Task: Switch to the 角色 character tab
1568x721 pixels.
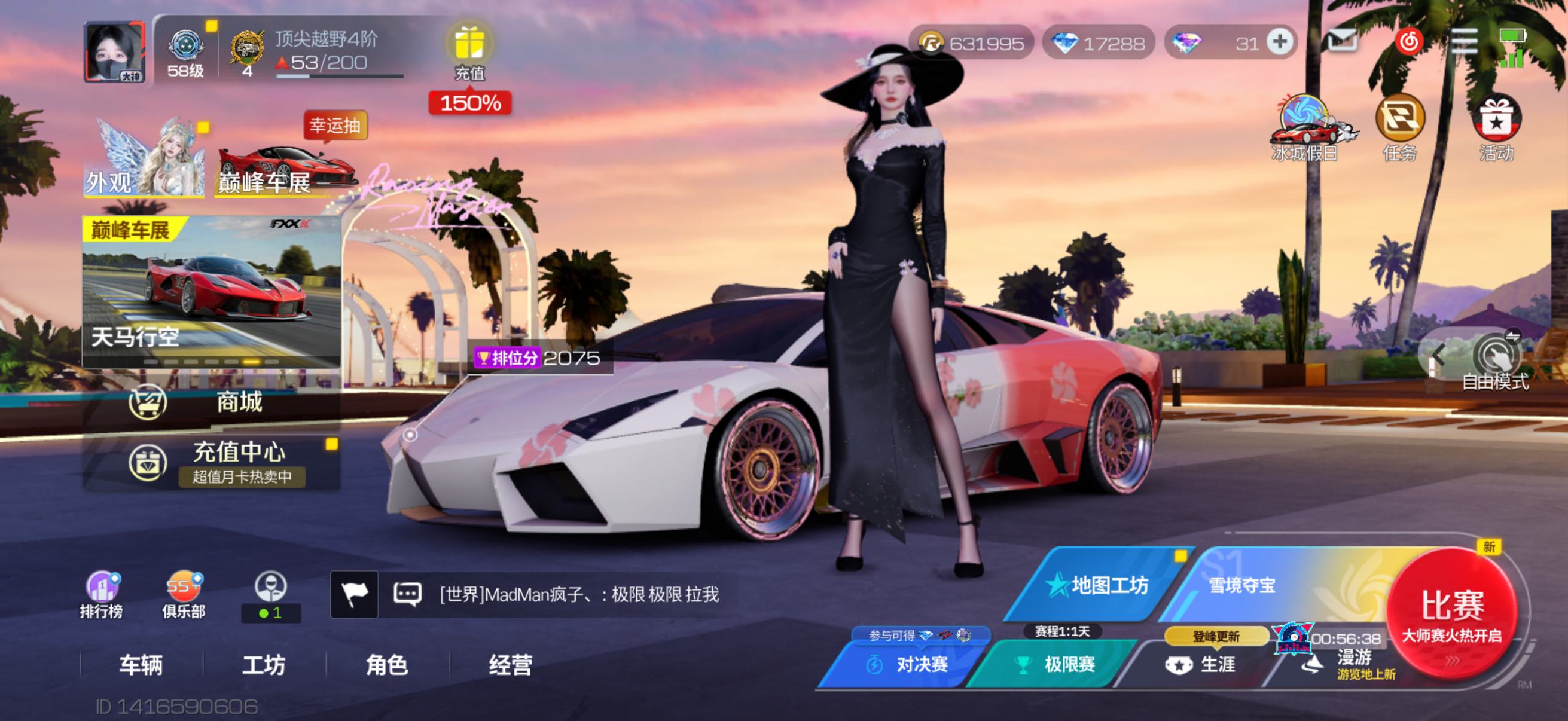Action: pos(387,664)
